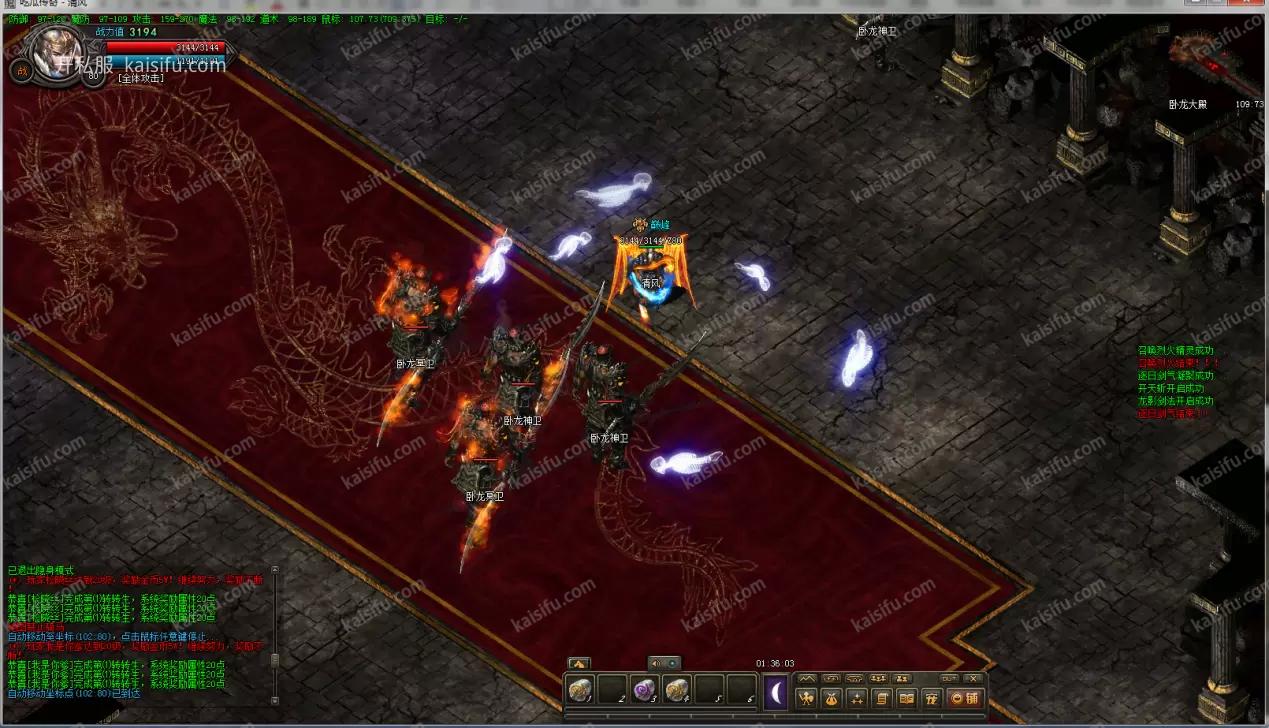
Task: Use the scroll in hotbar slot 1
Action: [x=580, y=690]
